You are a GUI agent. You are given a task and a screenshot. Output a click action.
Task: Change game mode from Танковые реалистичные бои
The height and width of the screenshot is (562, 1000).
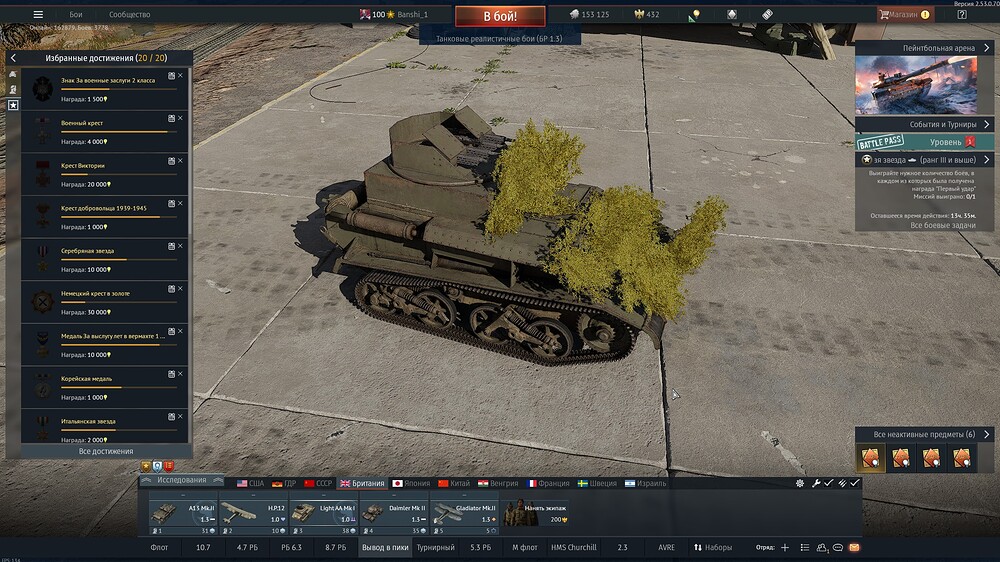pos(499,38)
